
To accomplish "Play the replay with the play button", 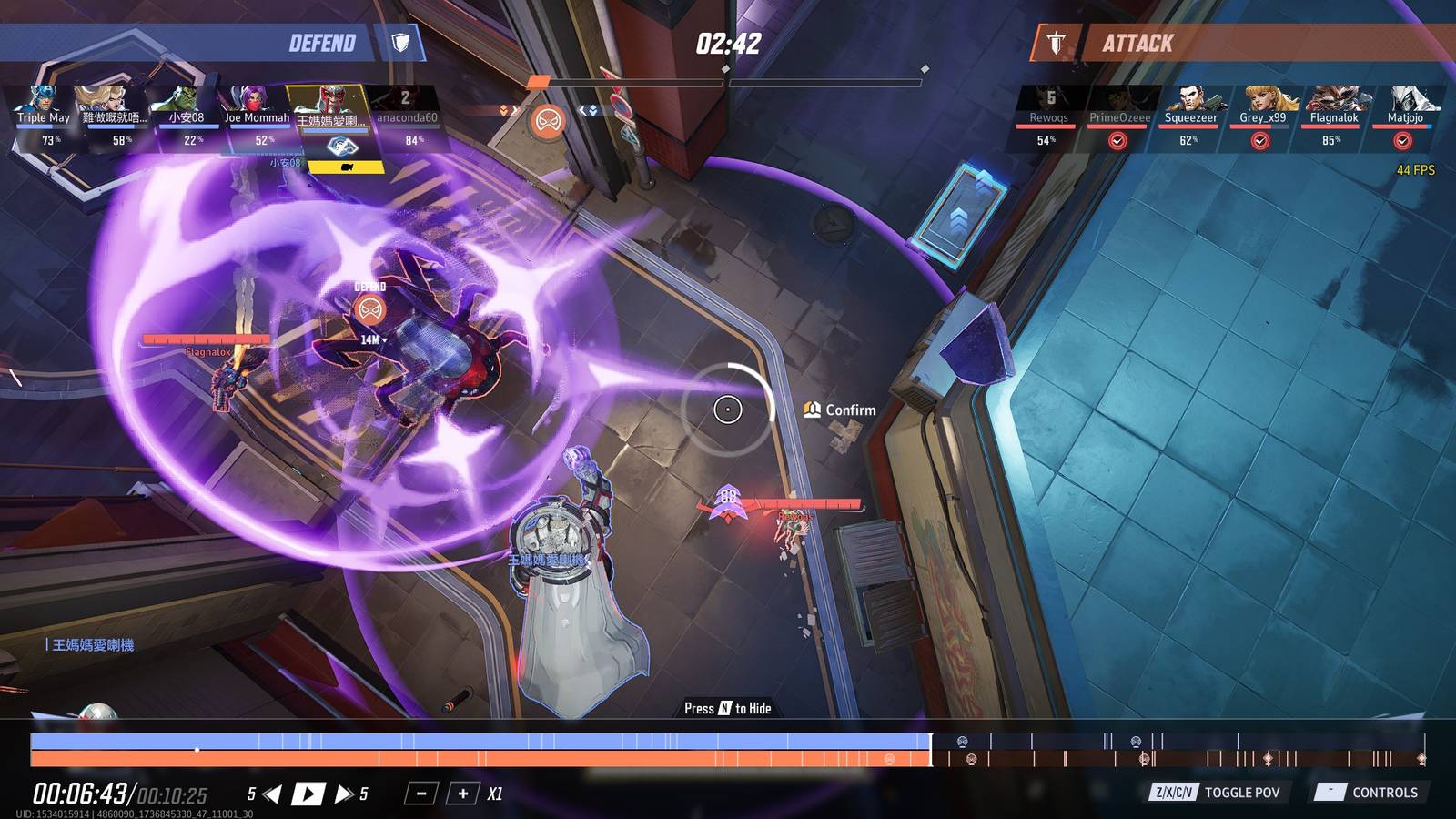I will (x=308, y=794).
